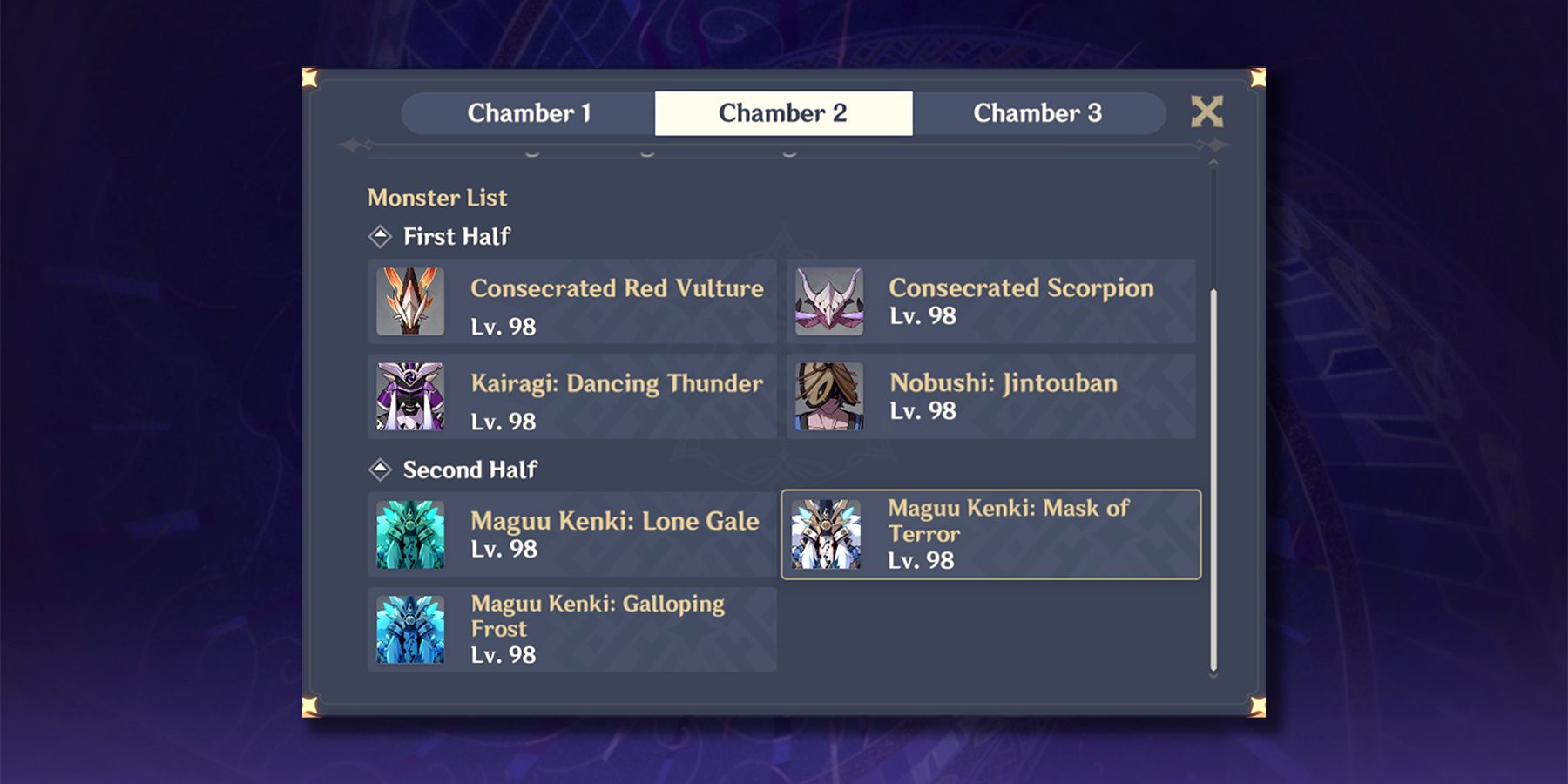Deselect the Chamber 2 active tab
The image size is (1568, 784).
click(x=784, y=112)
